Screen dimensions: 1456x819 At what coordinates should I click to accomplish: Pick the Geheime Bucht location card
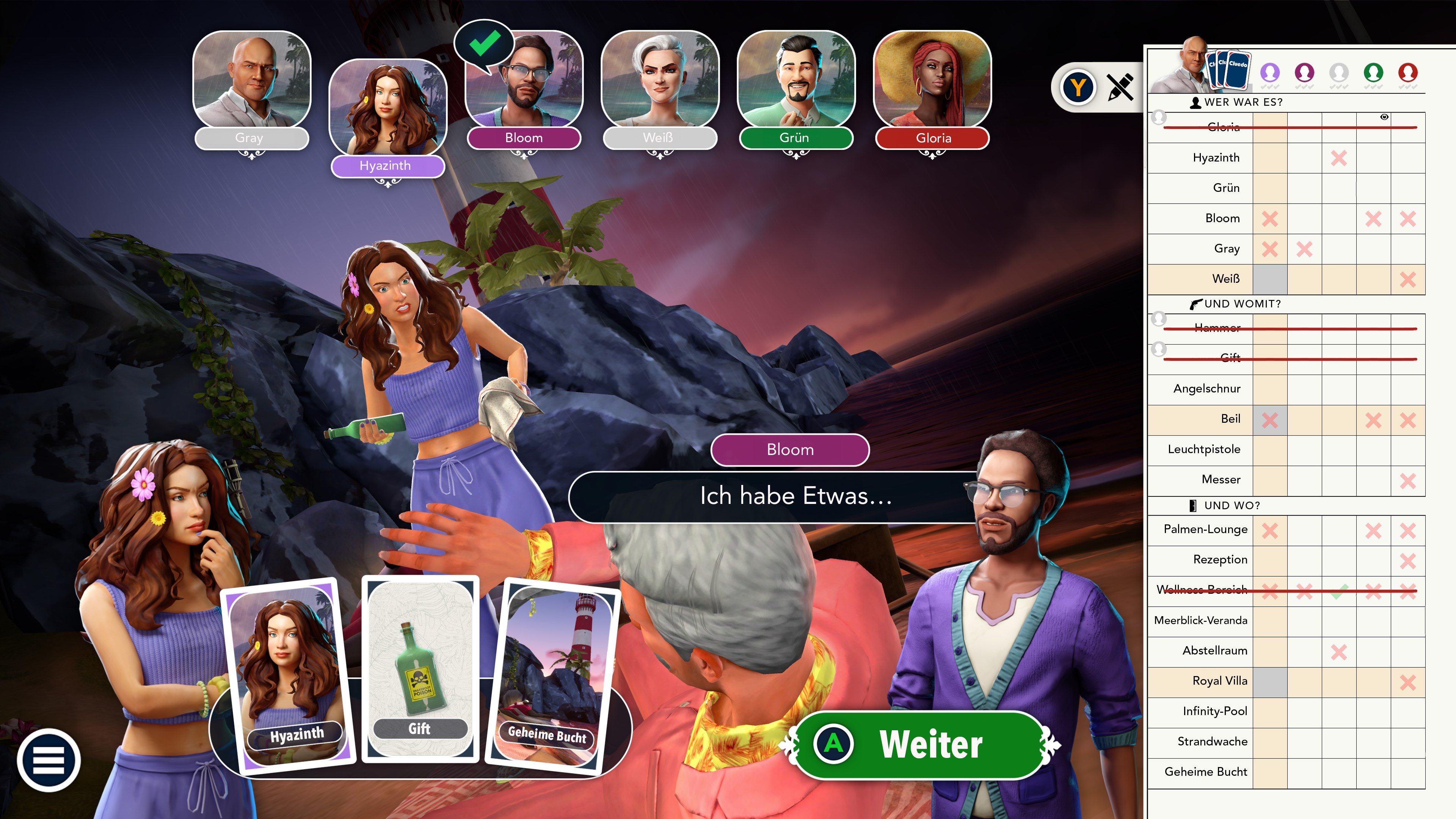pos(551,676)
